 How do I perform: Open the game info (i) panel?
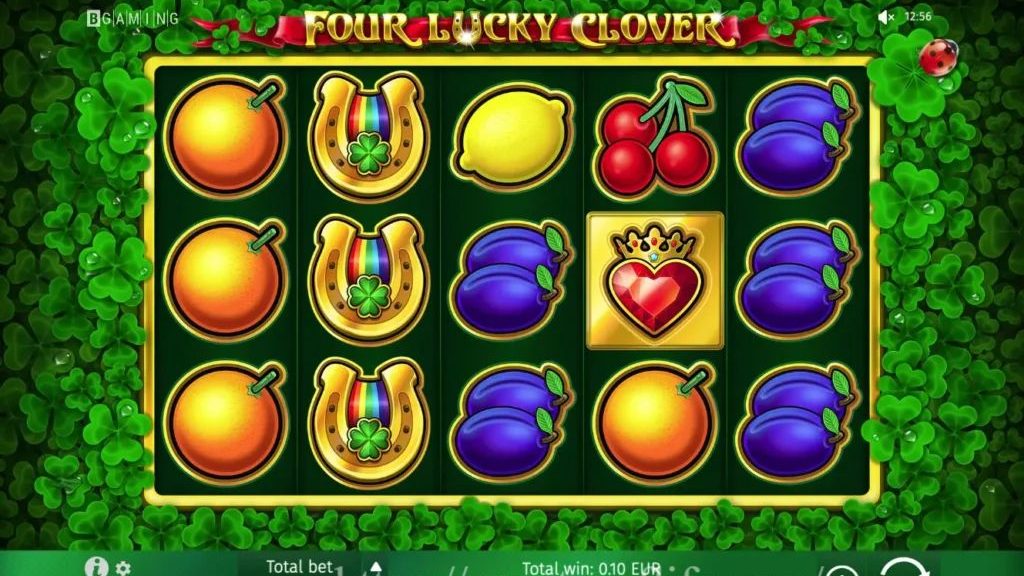97,567
